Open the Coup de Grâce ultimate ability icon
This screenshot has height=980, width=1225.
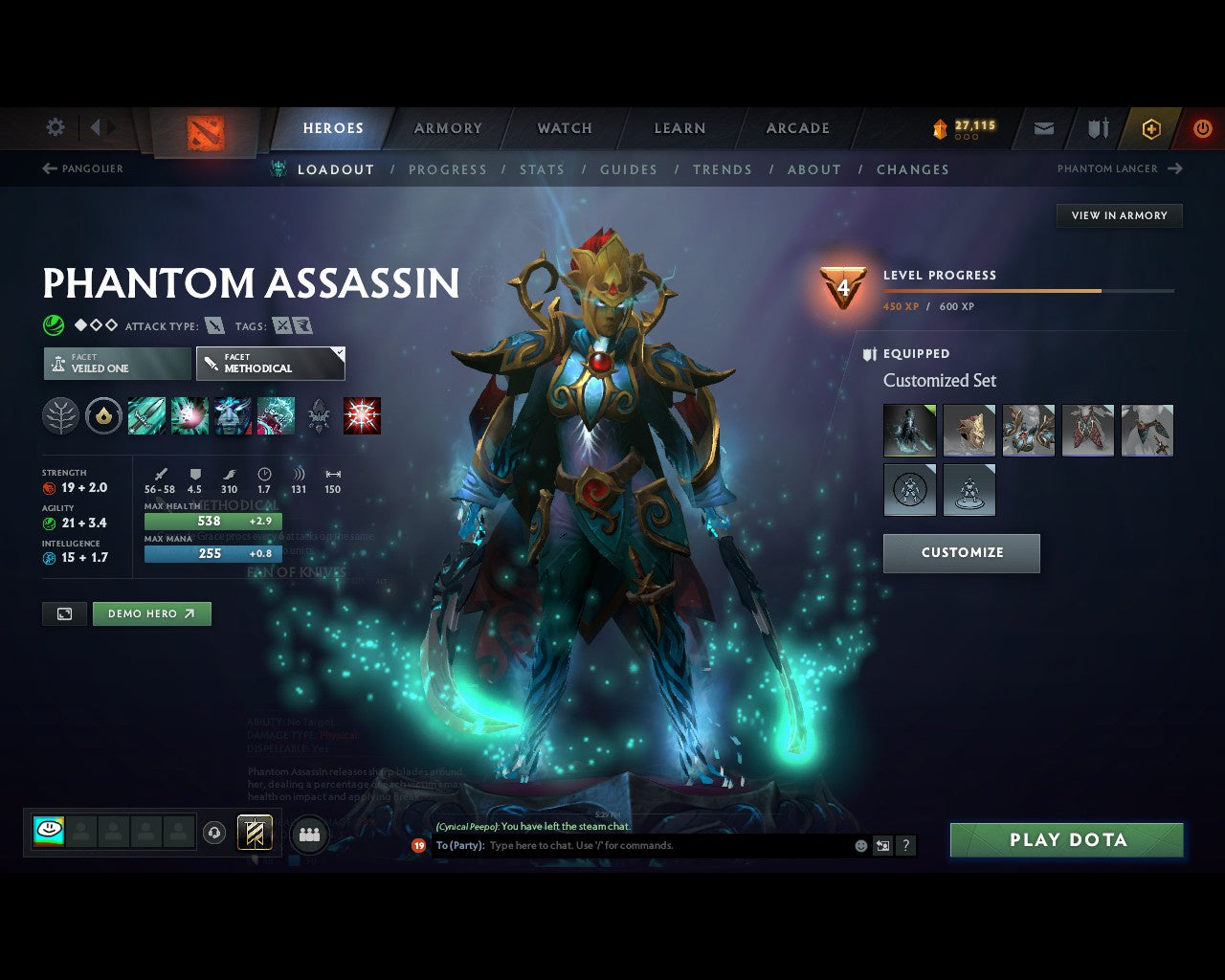click(x=364, y=415)
